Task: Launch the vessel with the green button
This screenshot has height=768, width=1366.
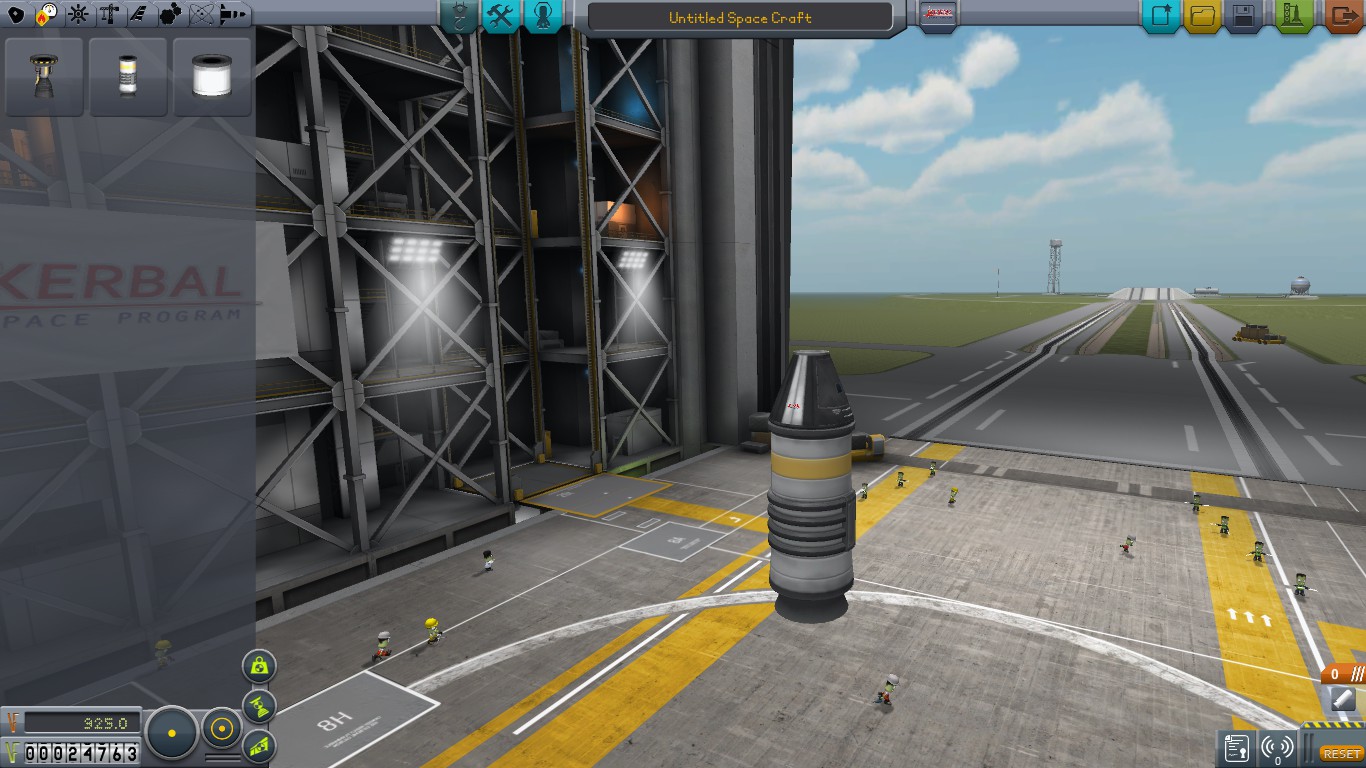Action: pyautogui.click(x=1294, y=16)
